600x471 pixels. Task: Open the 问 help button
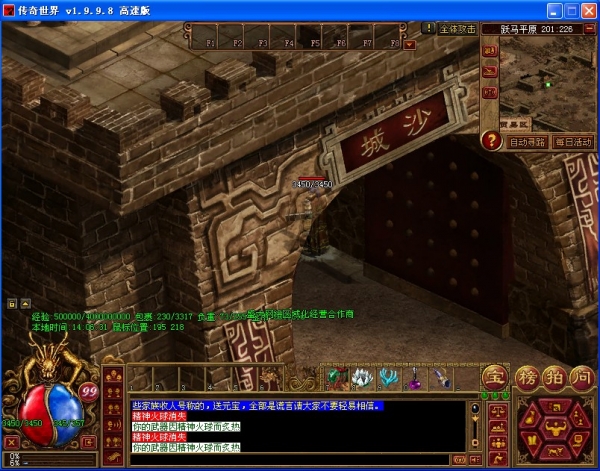581,377
